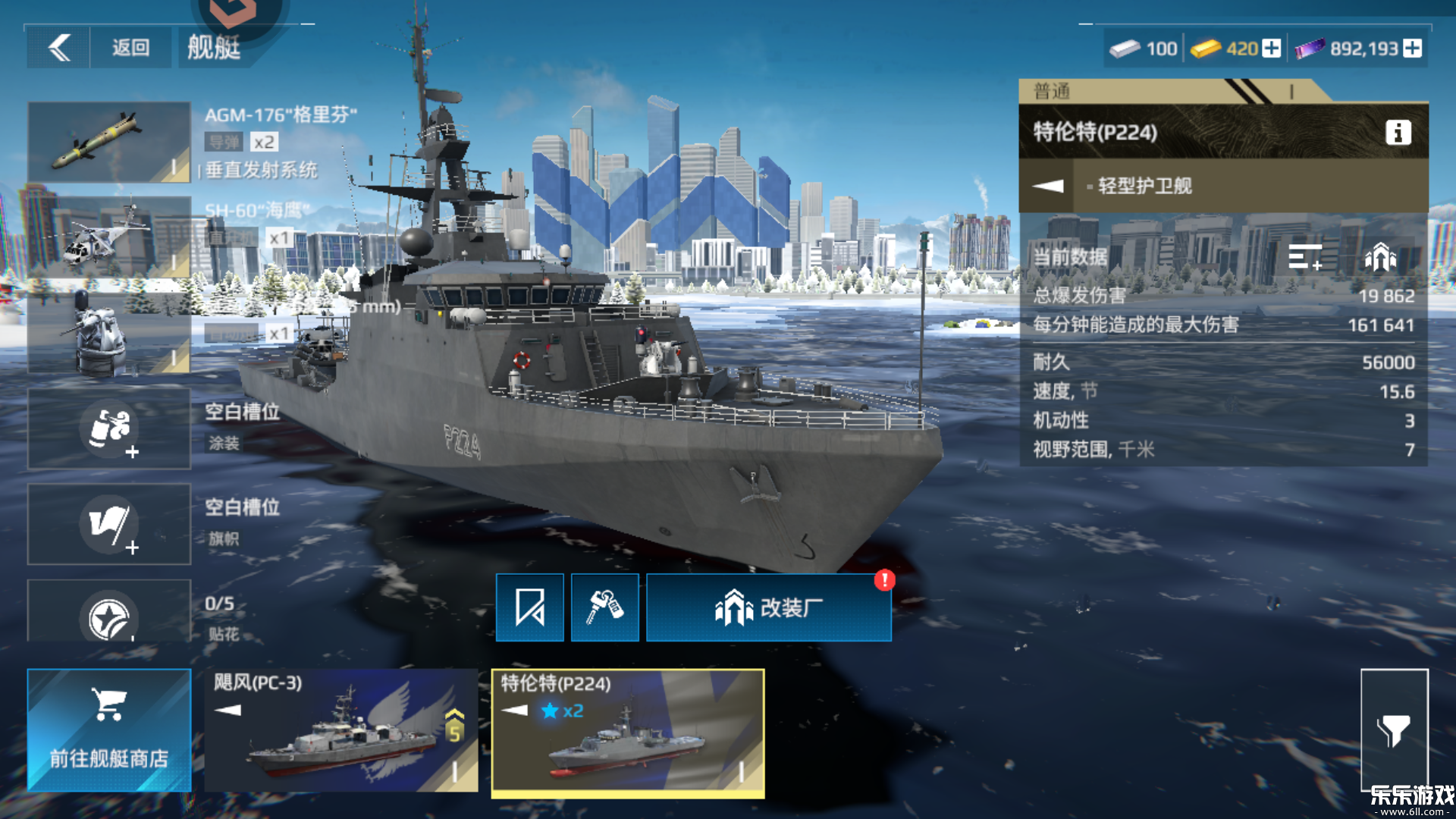Add more gold with the plus button
The width and height of the screenshot is (1456, 819).
[x=1272, y=49]
